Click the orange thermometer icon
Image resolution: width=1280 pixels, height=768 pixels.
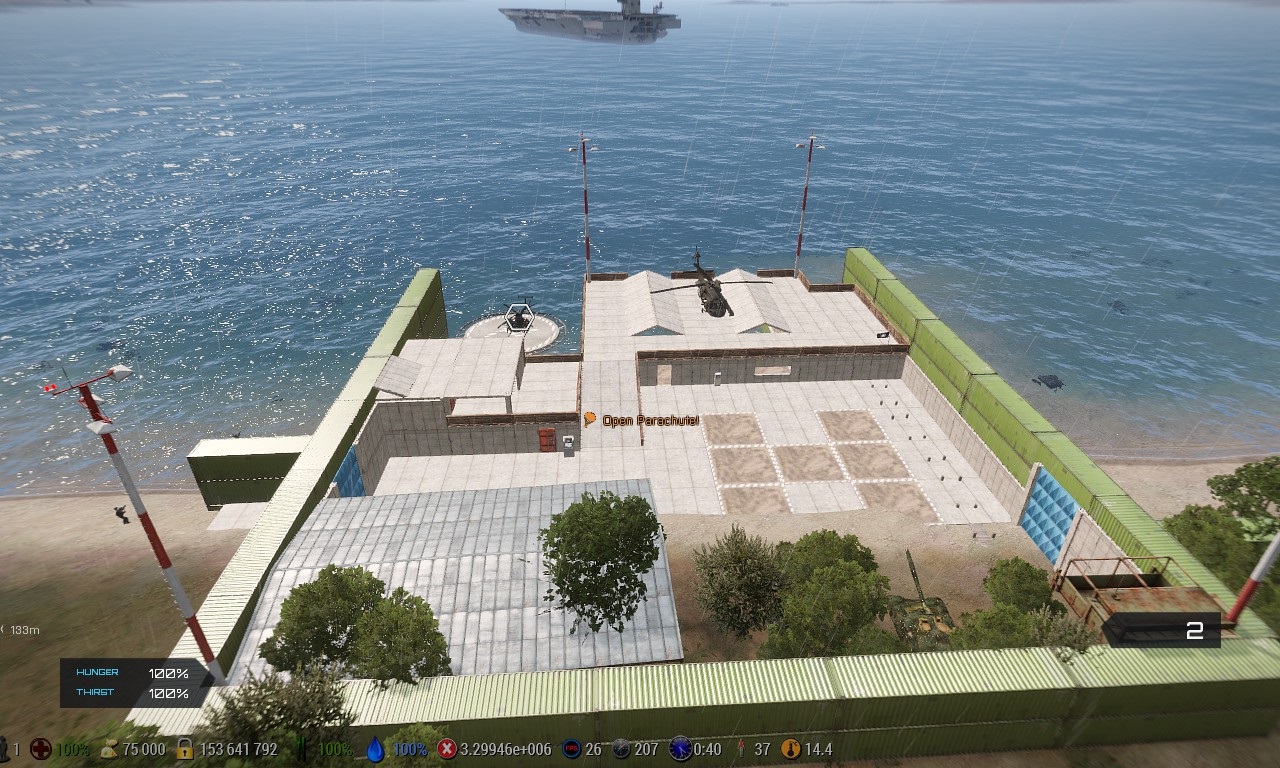point(791,749)
